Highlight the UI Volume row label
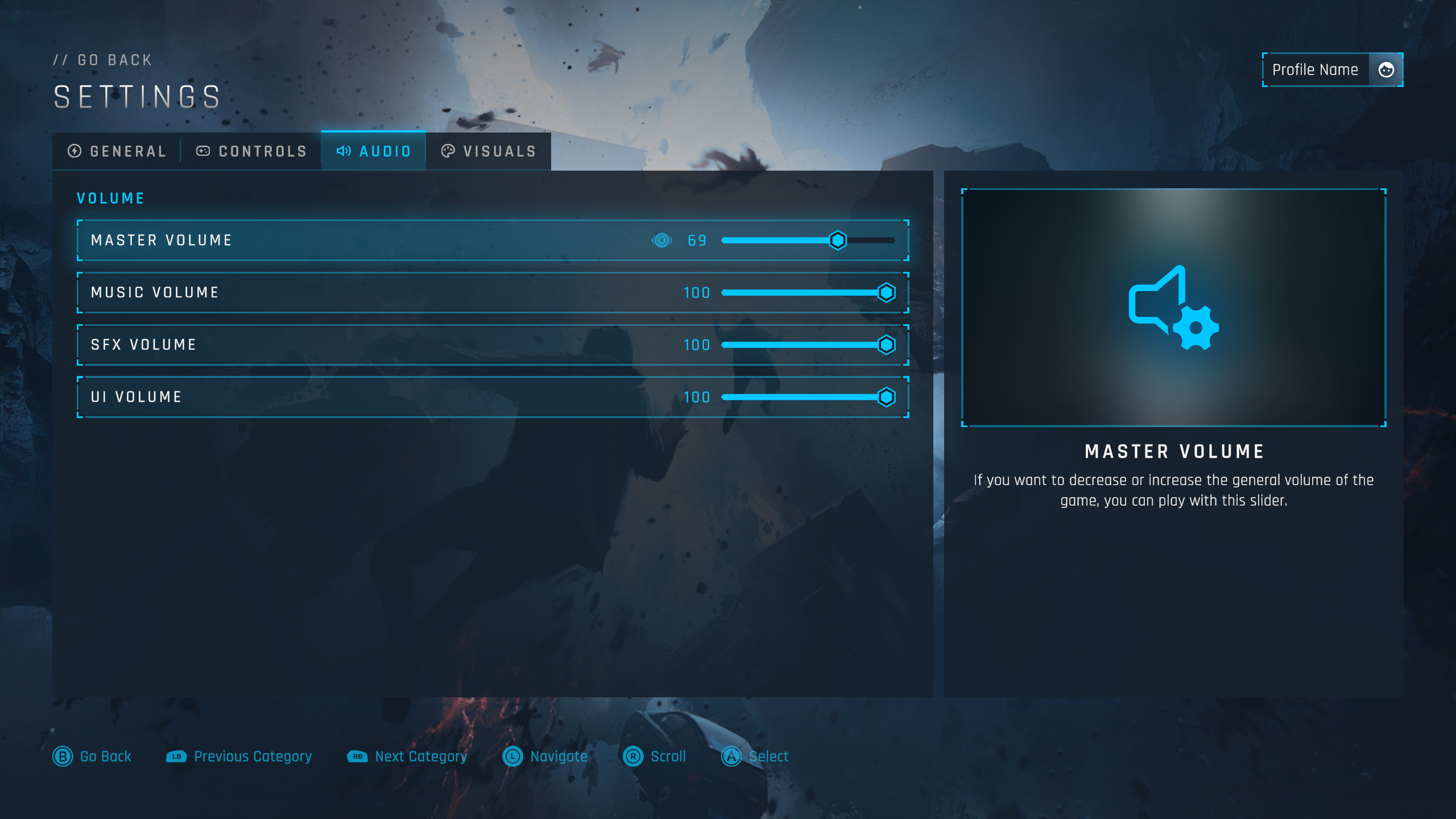 tap(136, 397)
